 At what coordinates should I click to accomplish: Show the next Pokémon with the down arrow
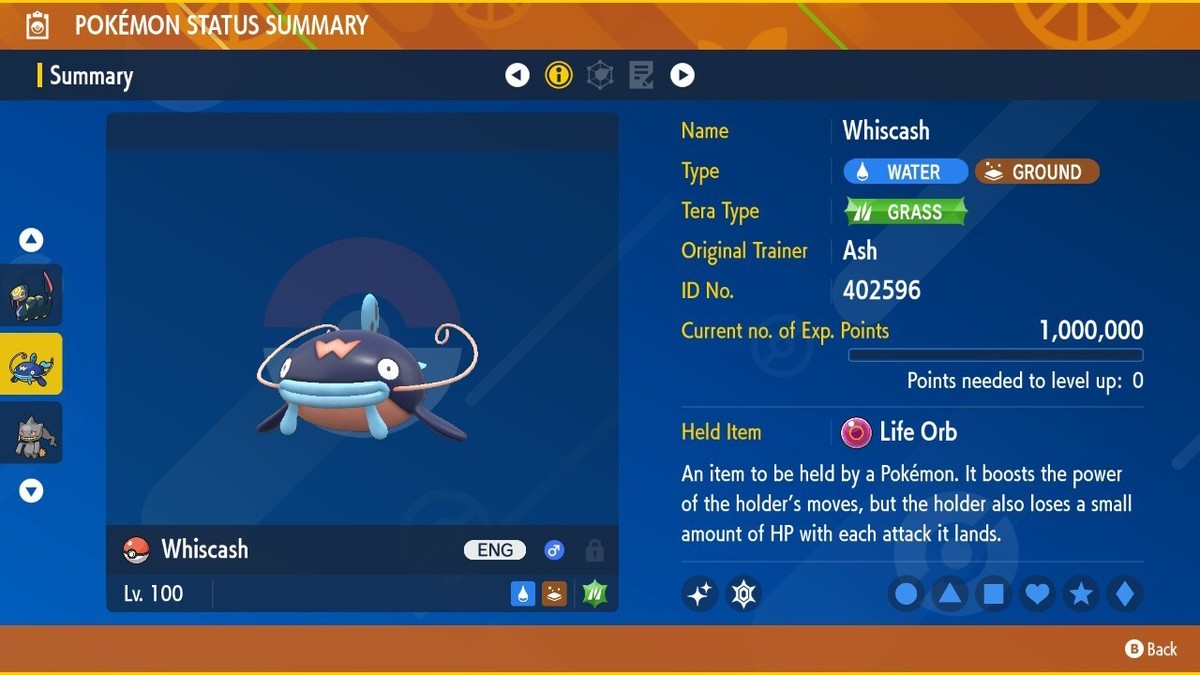pos(31,491)
